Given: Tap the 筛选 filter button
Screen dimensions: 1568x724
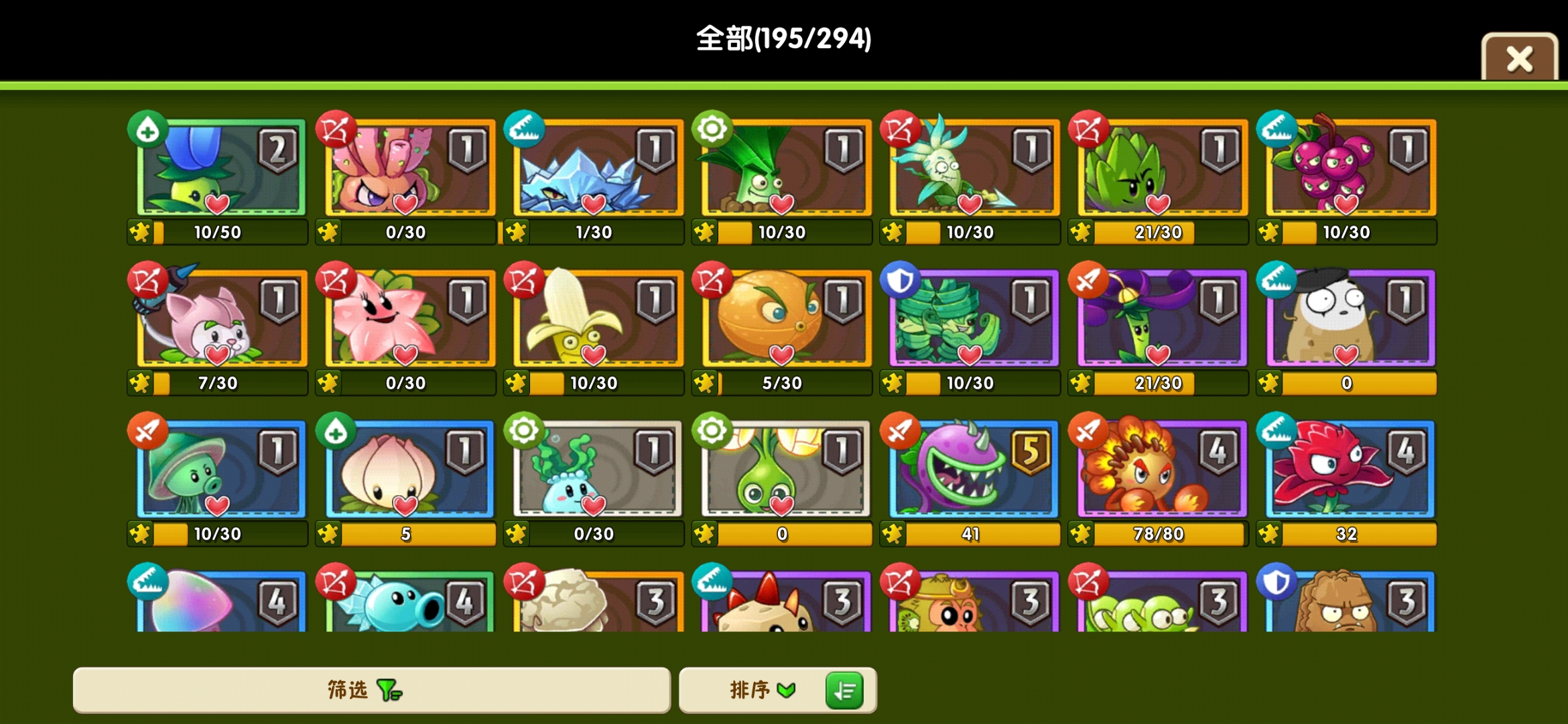Looking at the screenshot, I should tap(372, 690).
